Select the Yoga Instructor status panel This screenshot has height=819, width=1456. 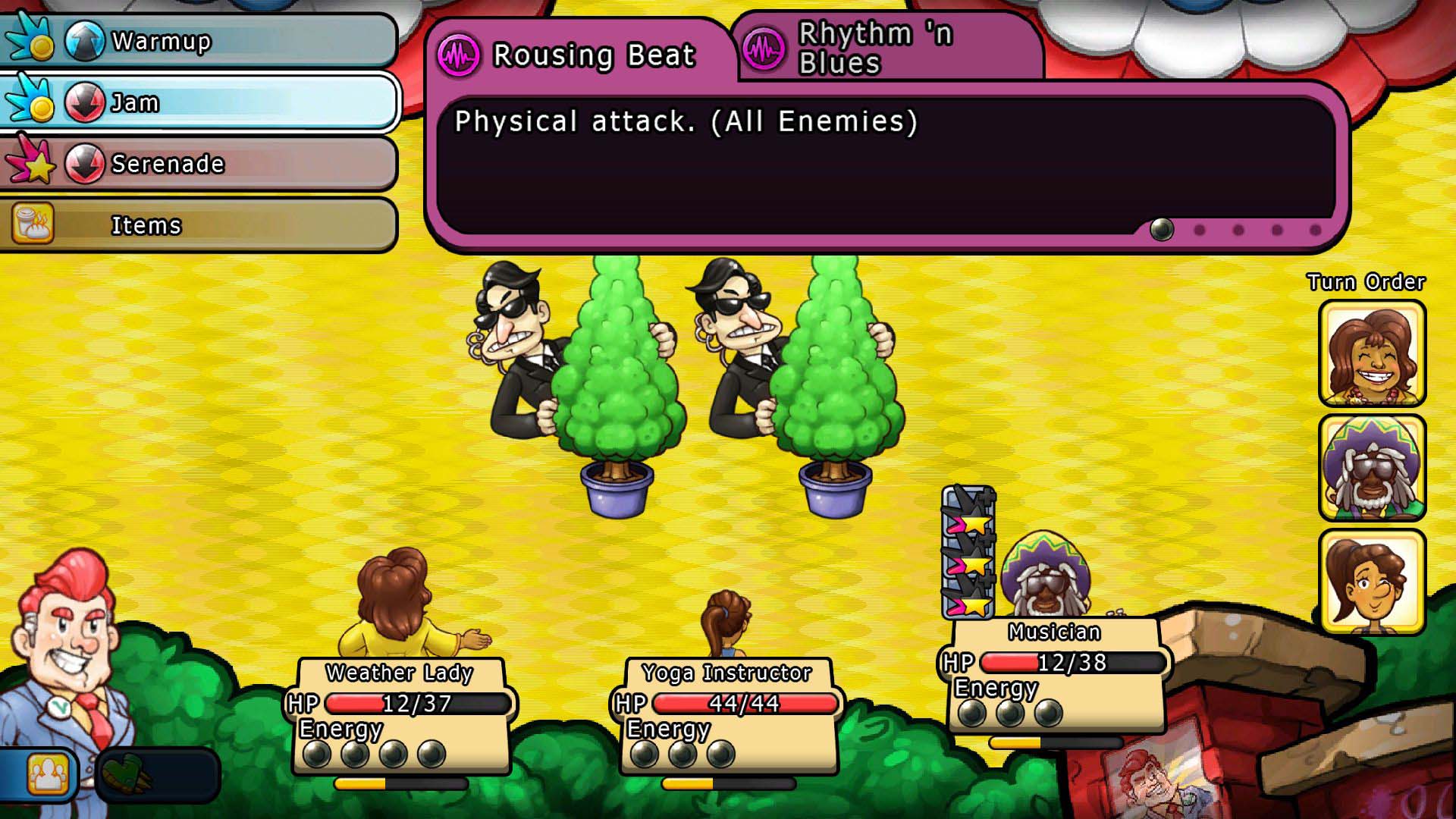pyautogui.click(x=728, y=715)
